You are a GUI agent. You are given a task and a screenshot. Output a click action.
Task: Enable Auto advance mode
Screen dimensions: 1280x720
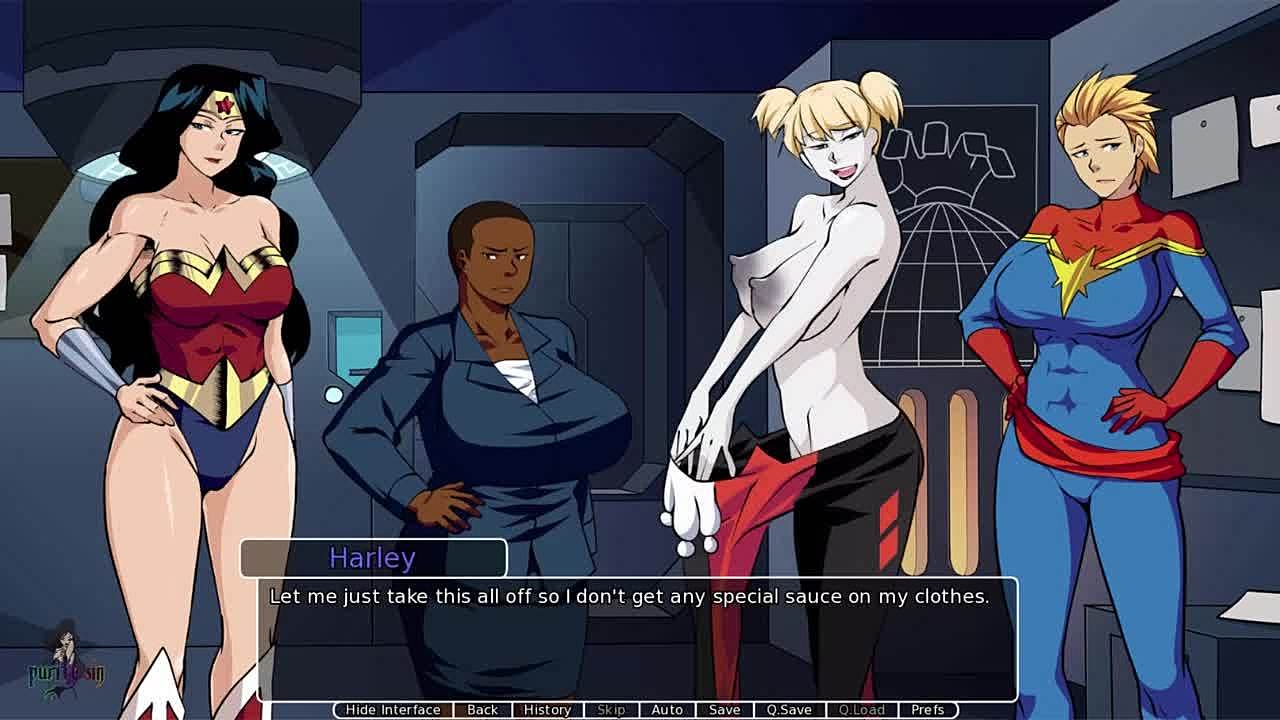point(667,710)
